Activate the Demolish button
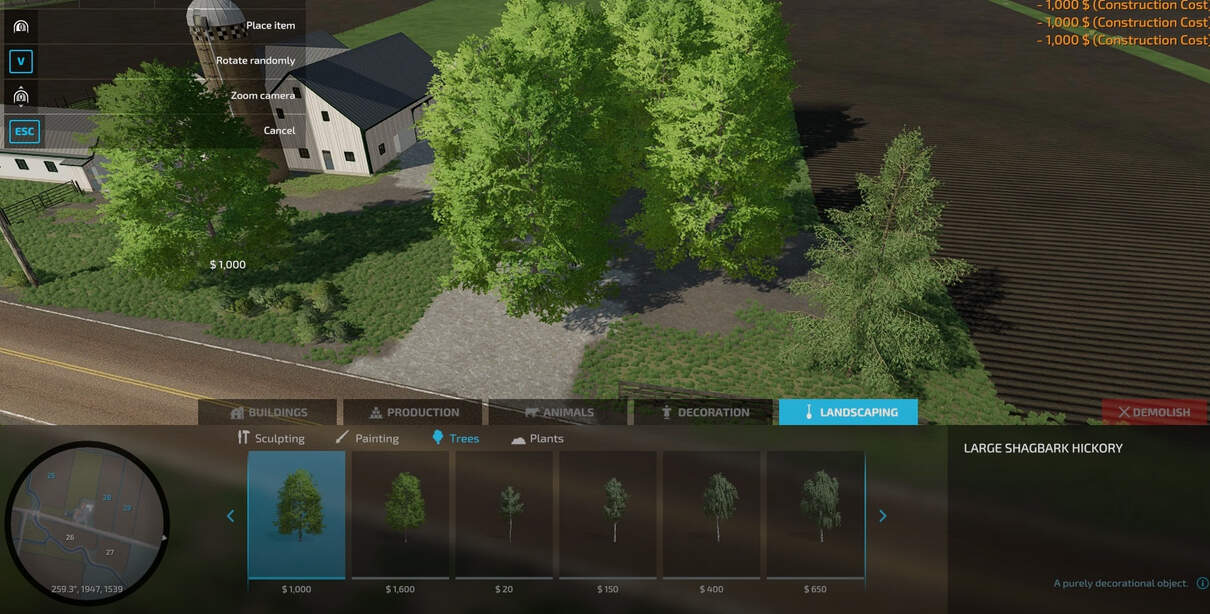 click(1154, 412)
